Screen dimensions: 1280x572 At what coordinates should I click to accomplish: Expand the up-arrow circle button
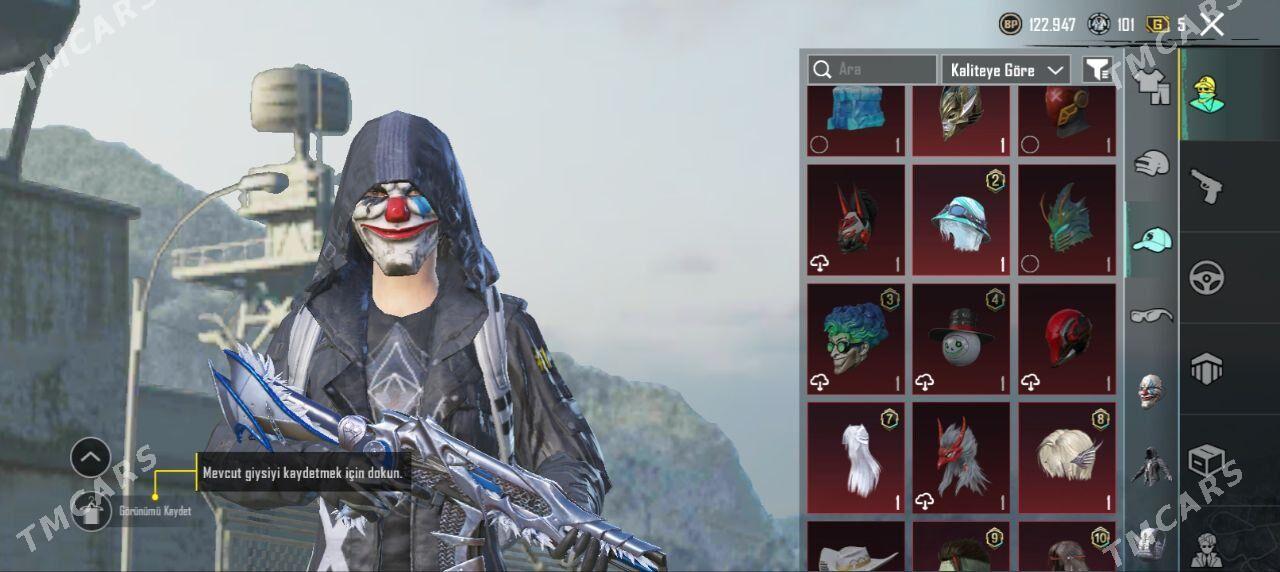tap(91, 458)
